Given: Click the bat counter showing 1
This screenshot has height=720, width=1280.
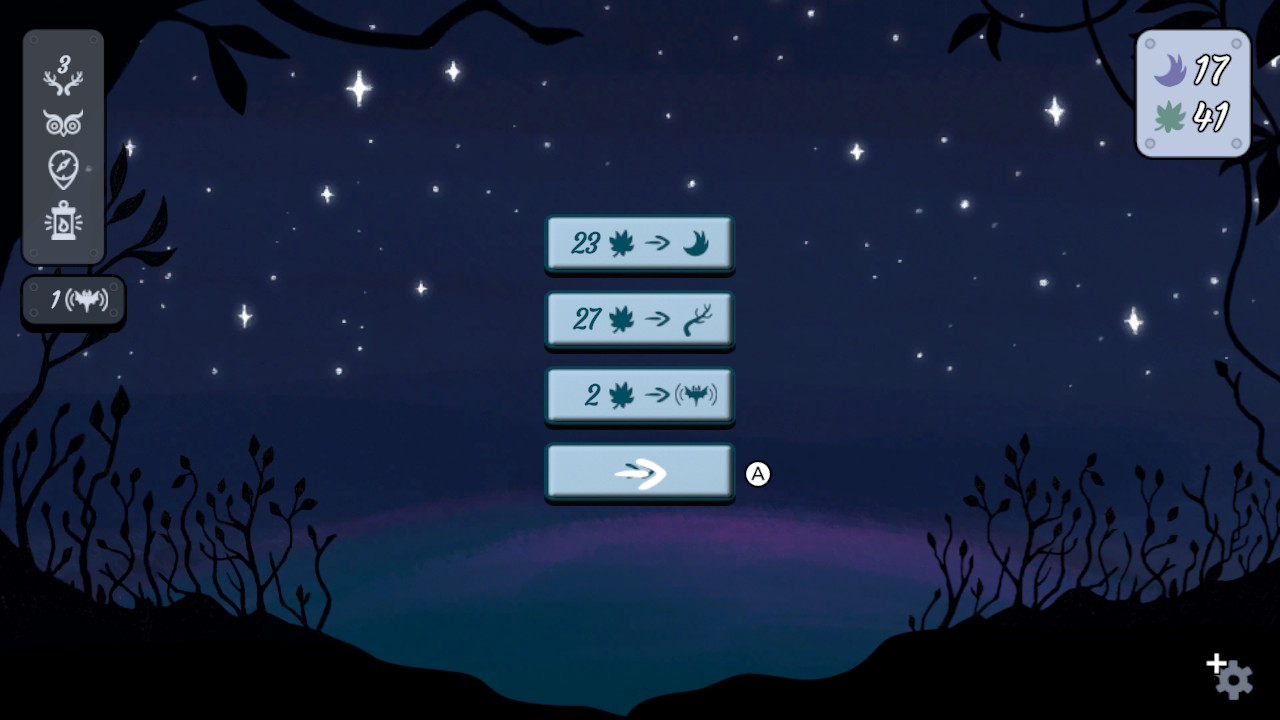Looking at the screenshot, I should point(72,300).
